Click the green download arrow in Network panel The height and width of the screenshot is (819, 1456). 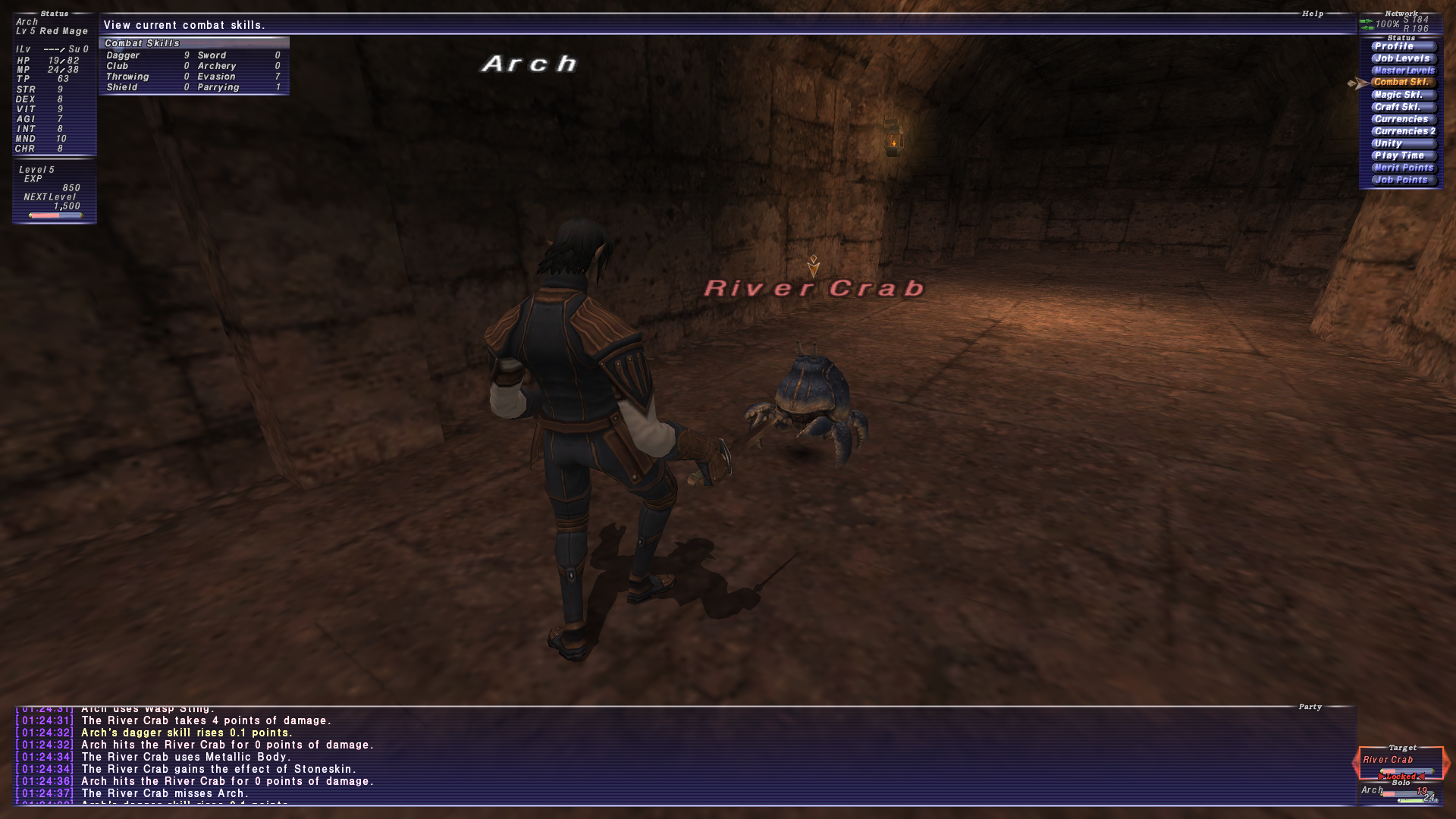coord(1366,28)
